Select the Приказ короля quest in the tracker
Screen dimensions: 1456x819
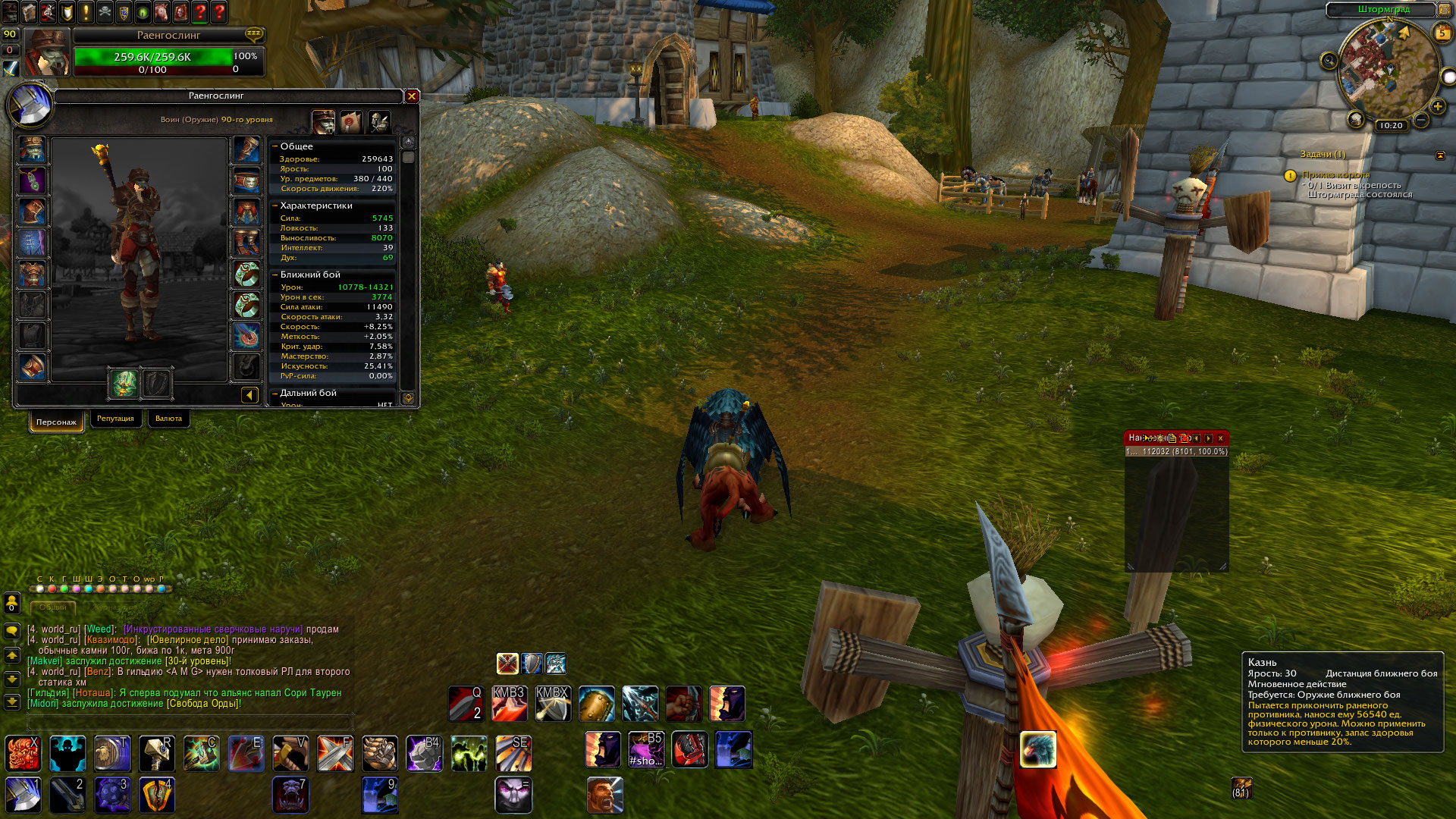coord(1335,175)
